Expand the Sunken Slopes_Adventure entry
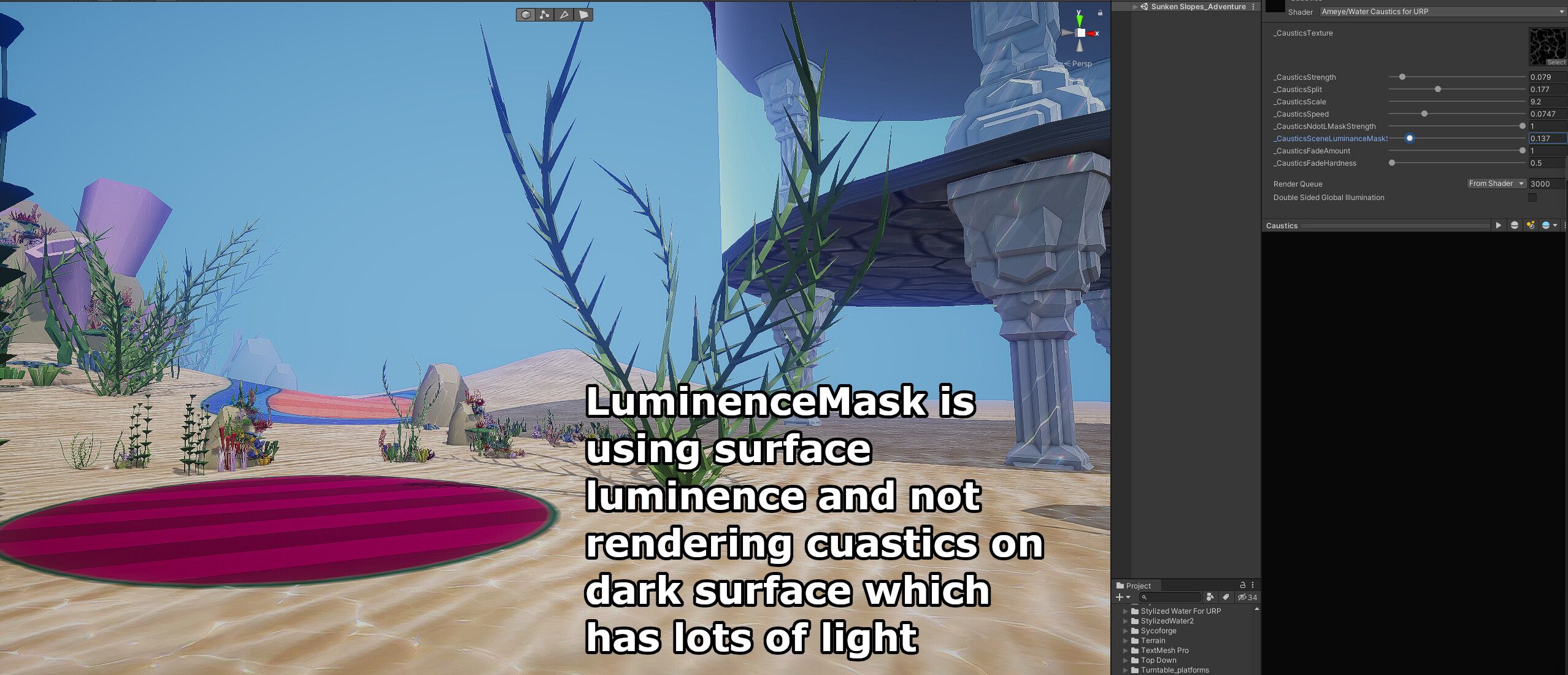Image resolution: width=1568 pixels, height=675 pixels. tap(1134, 7)
